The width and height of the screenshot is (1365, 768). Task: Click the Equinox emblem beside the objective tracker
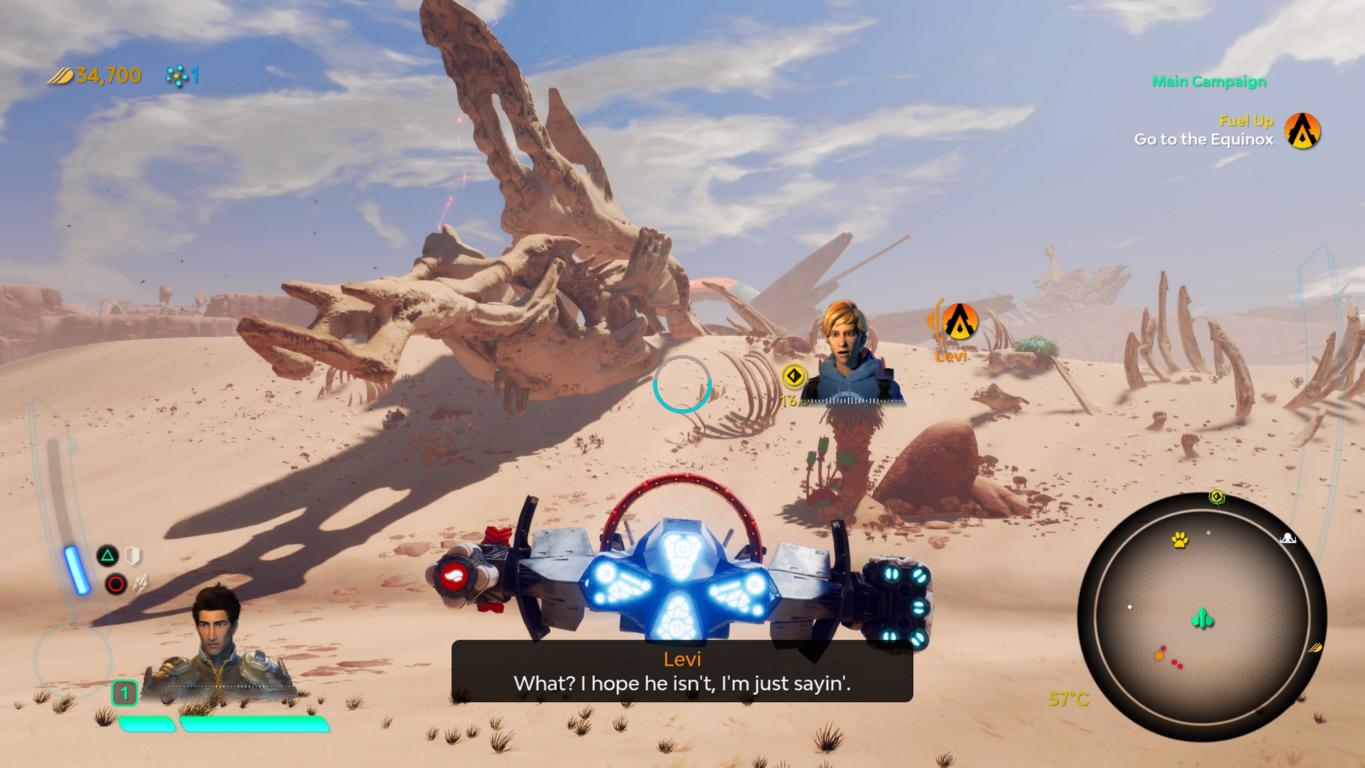point(1302,131)
